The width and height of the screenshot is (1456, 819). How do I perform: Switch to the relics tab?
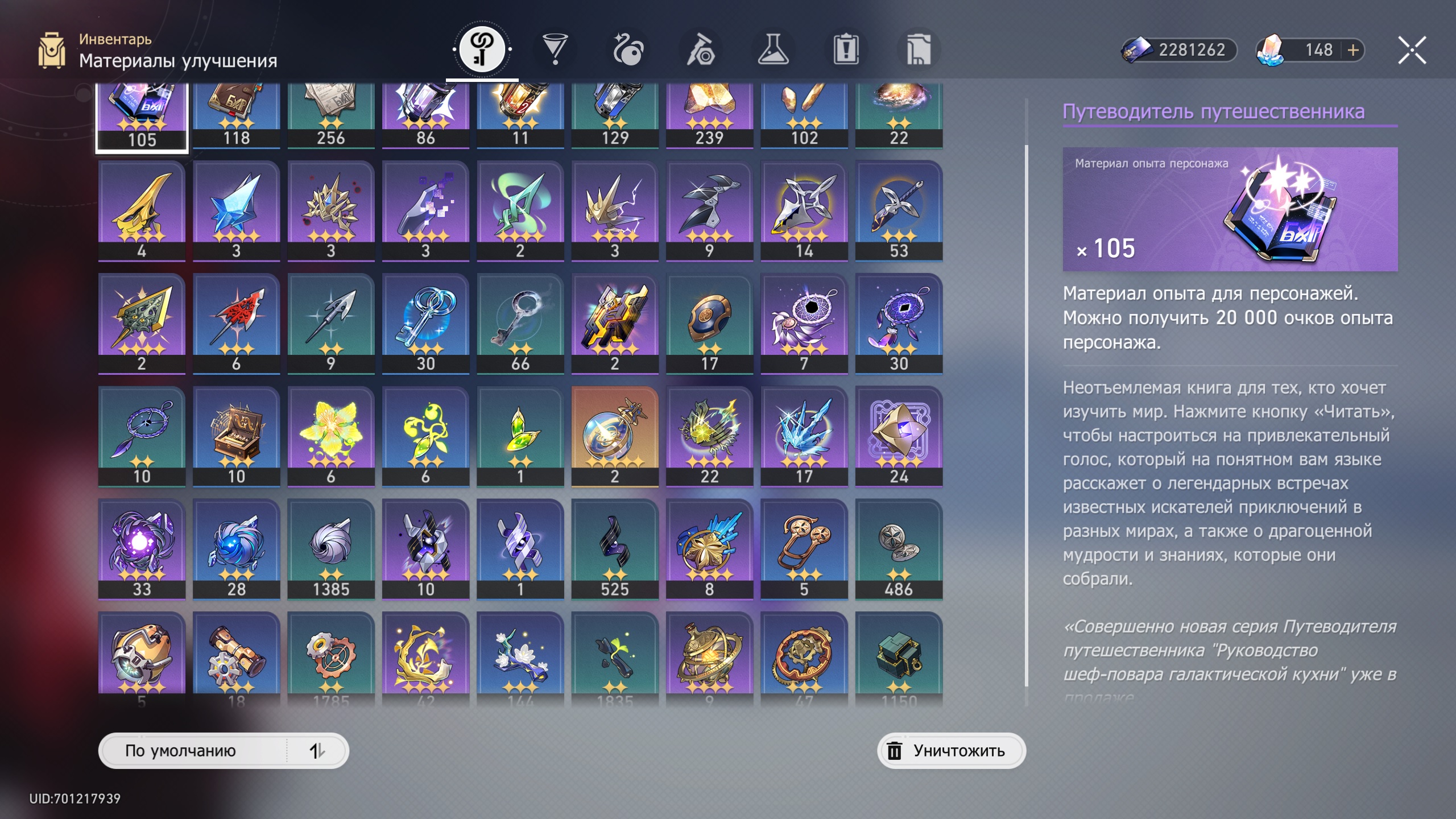tap(628, 49)
